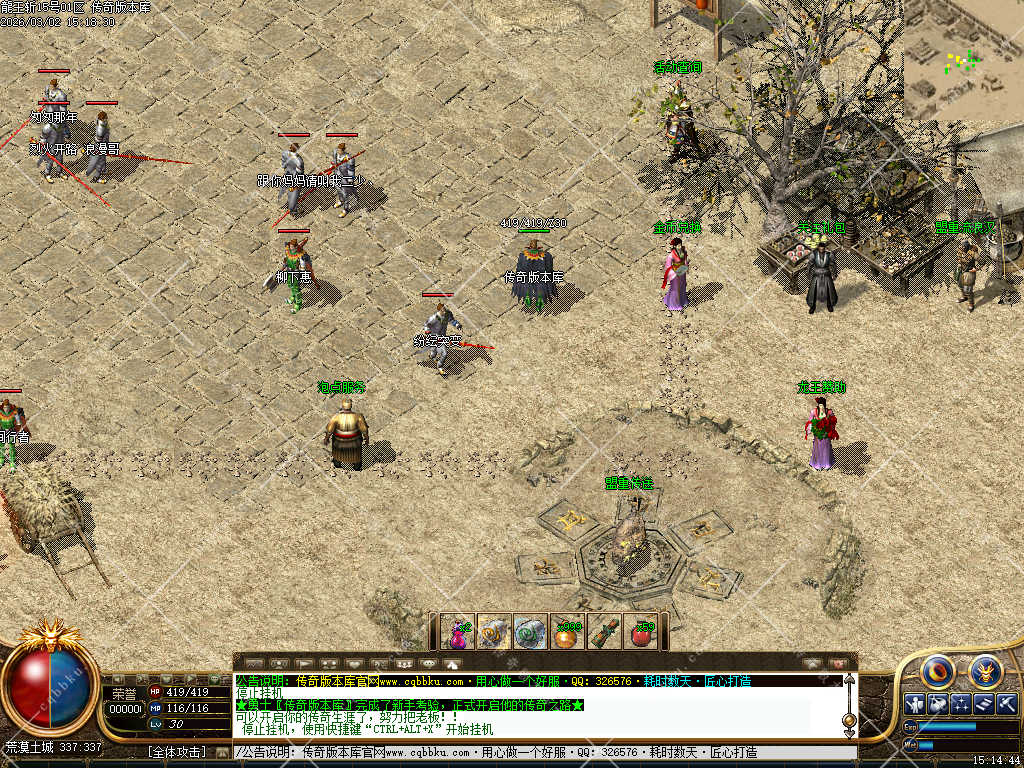Open the bag with the sack icon
The image size is (1024, 768).
click(937, 703)
